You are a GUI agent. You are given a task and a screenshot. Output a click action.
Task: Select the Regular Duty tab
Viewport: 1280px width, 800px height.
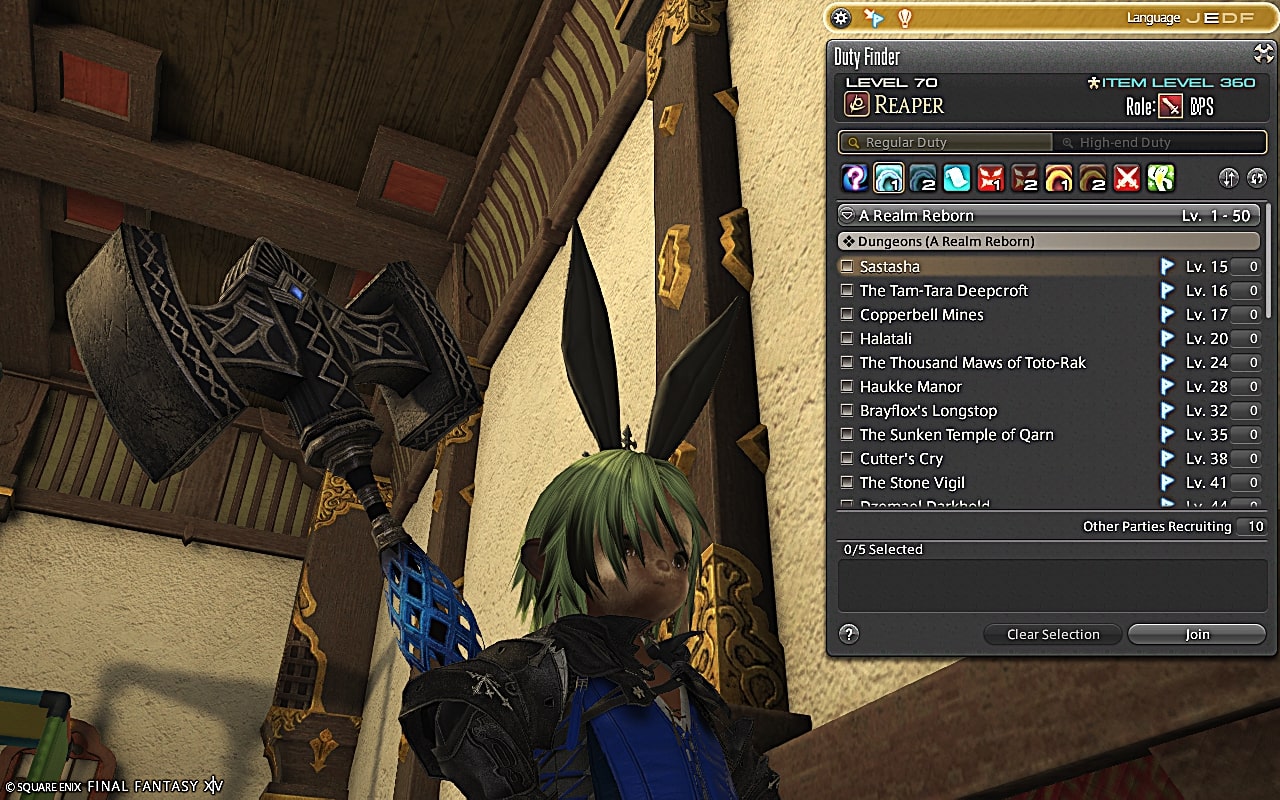tap(945, 142)
